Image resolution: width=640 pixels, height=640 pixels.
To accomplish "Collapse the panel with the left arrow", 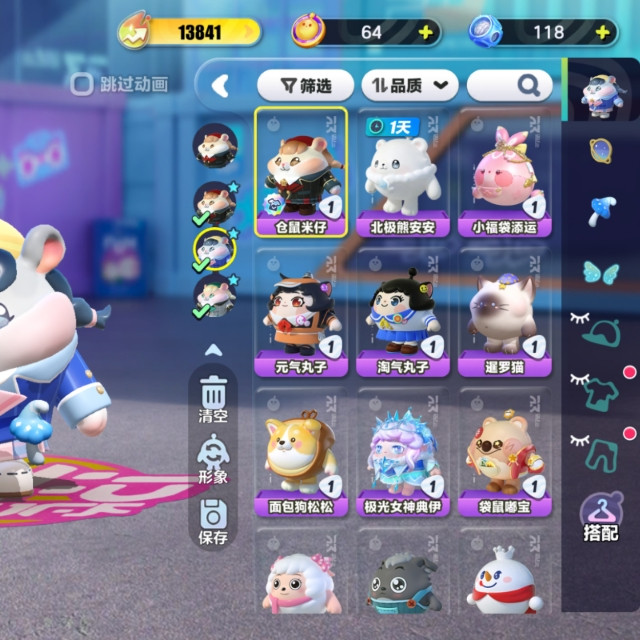I will tap(220, 86).
